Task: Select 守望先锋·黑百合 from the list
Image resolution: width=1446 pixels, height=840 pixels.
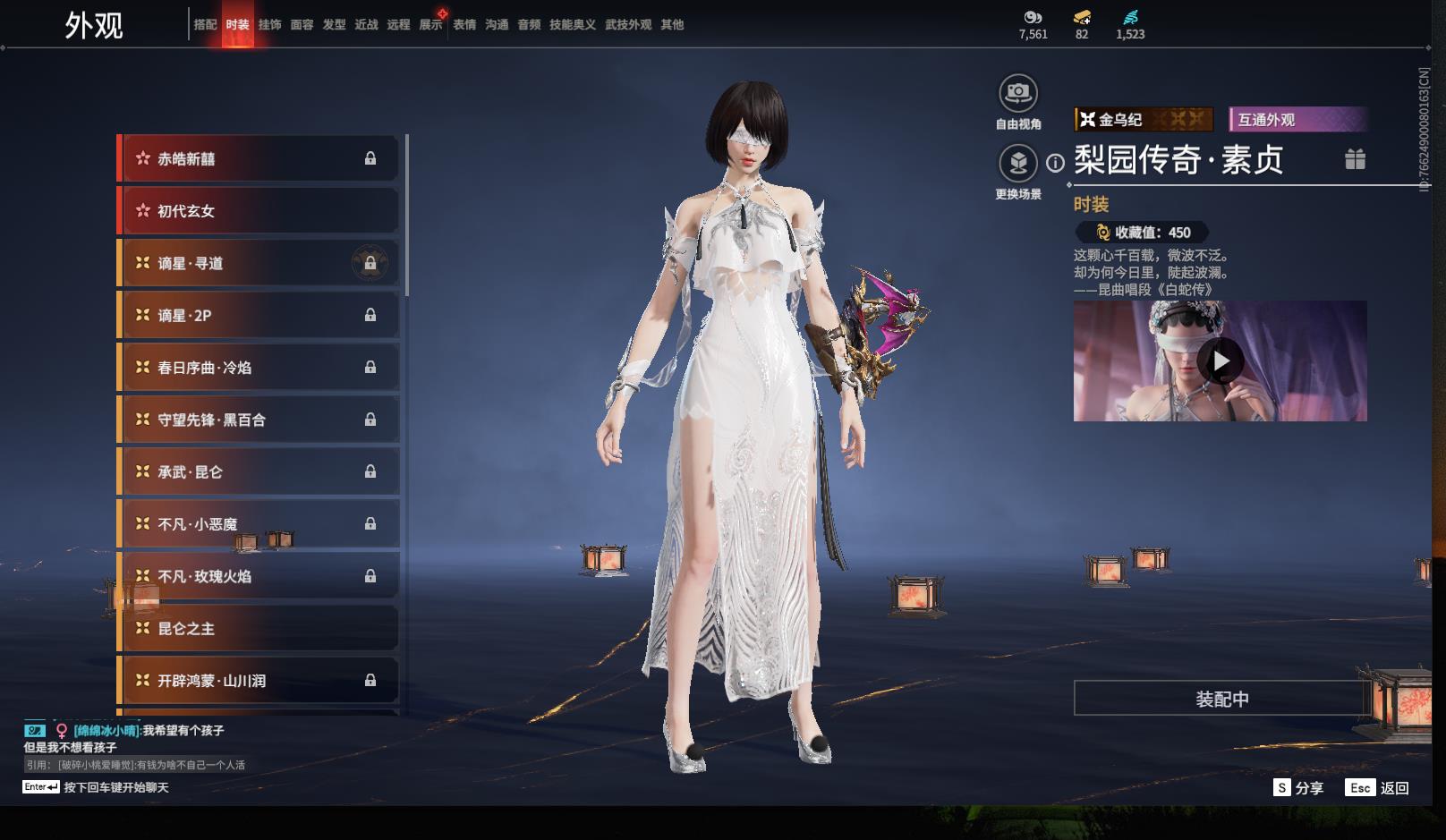Action: tap(258, 420)
